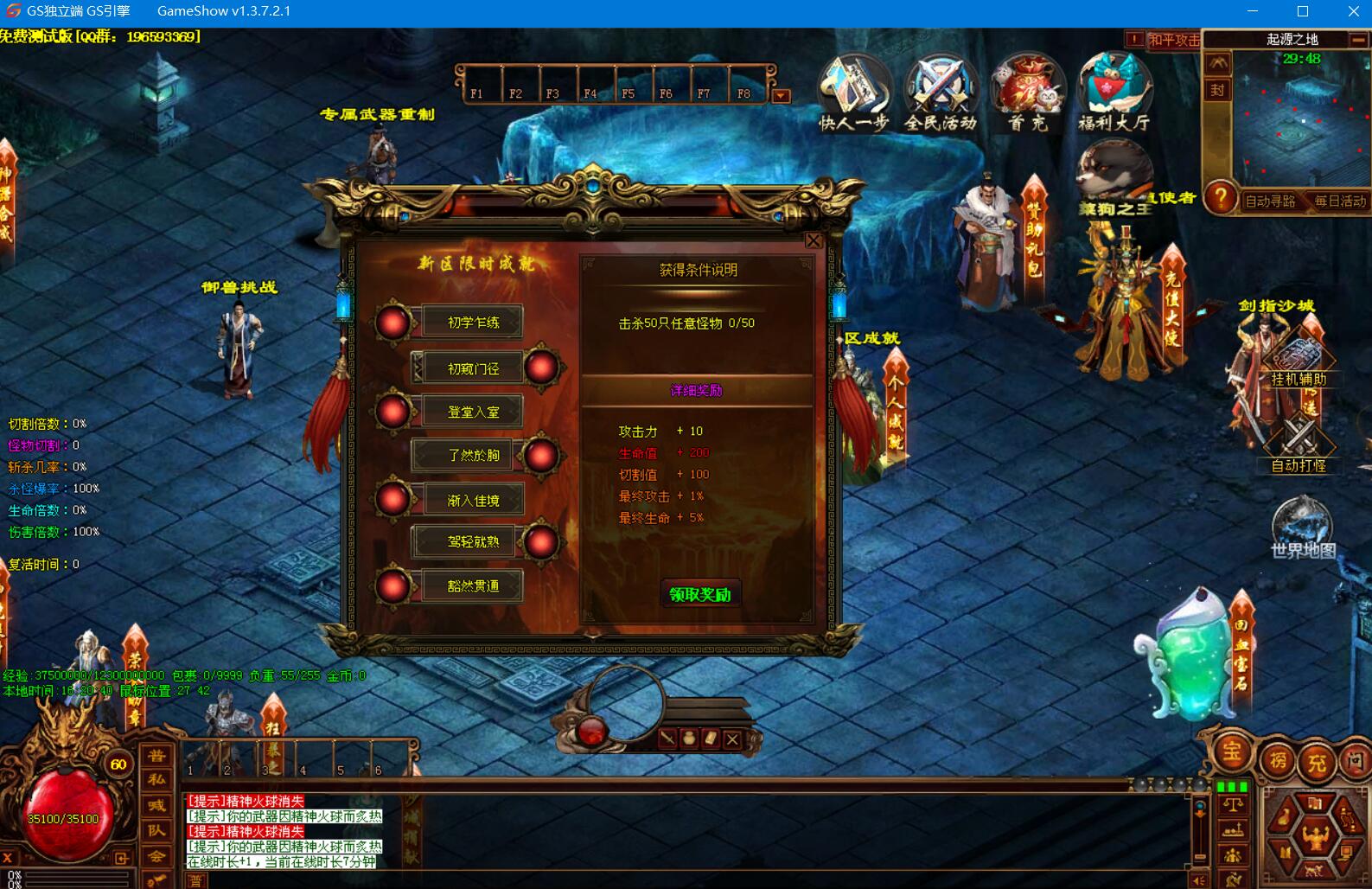Open the 了然於胸 achievement entry
Viewport: 1372px width, 889px height.
pyautogui.click(x=473, y=455)
